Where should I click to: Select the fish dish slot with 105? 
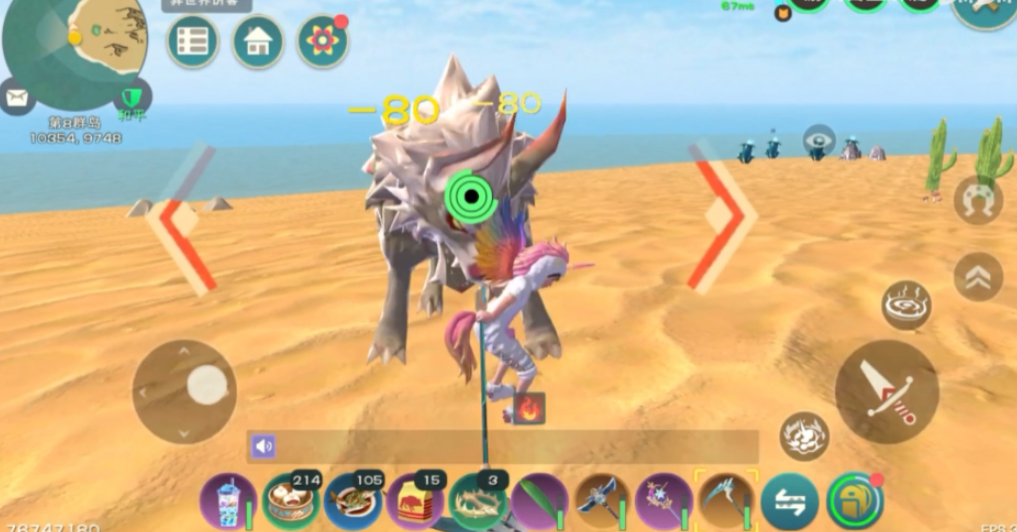coord(352,500)
